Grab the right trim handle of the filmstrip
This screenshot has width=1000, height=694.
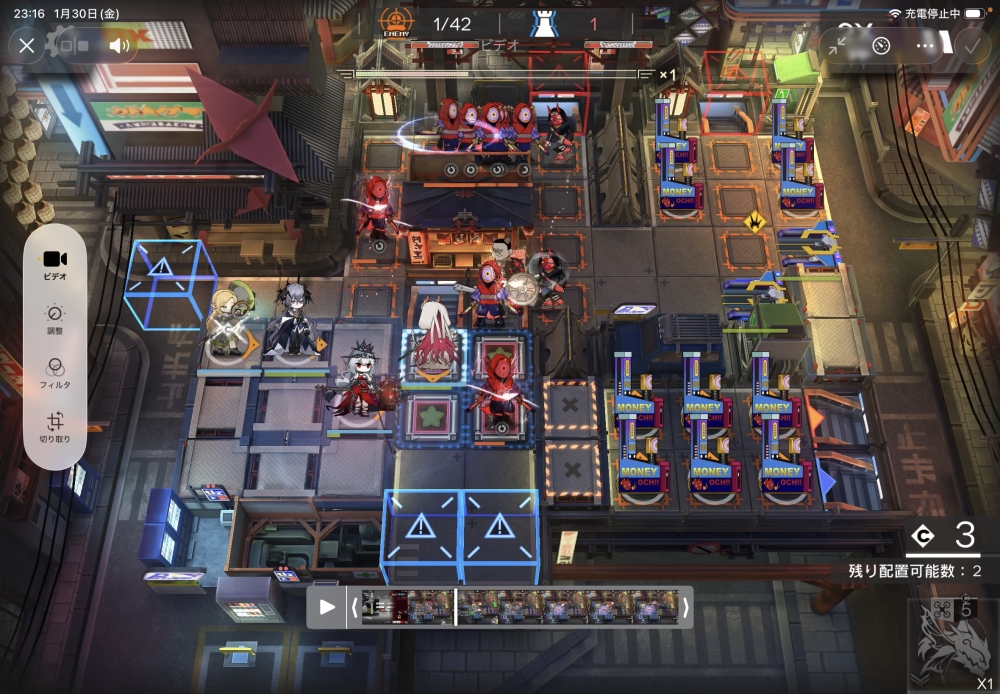(685, 607)
